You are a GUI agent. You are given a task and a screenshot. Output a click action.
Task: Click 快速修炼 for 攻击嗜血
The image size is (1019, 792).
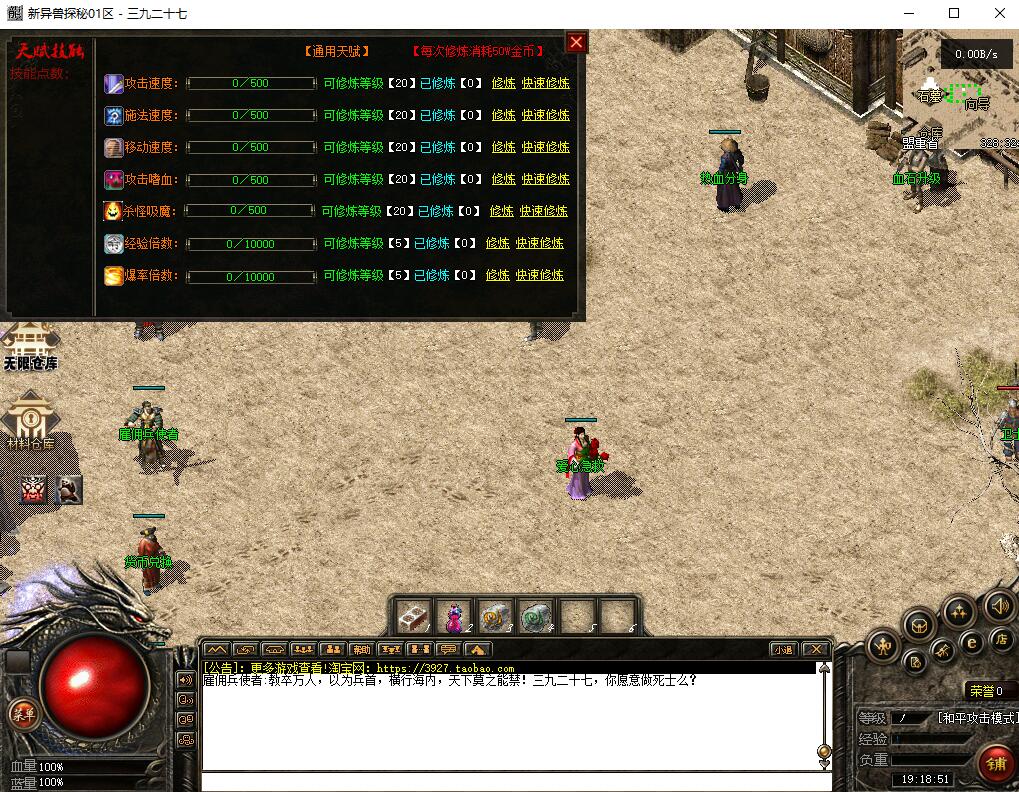[x=545, y=179]
